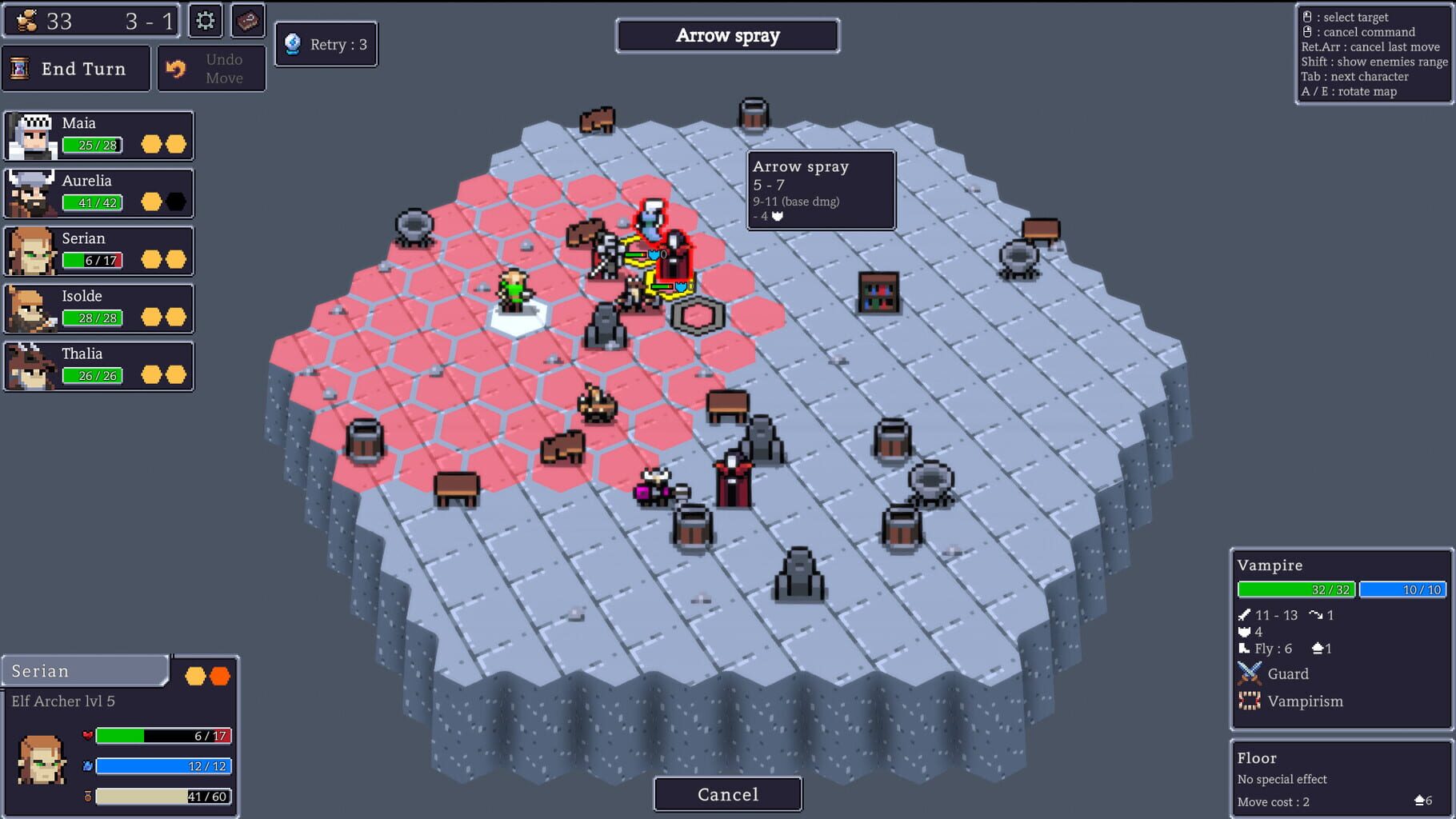Screen dimensions: 1456x819
Task: Click the Fly movement boot icon in Vampire panel
Action: point(1243,649)
